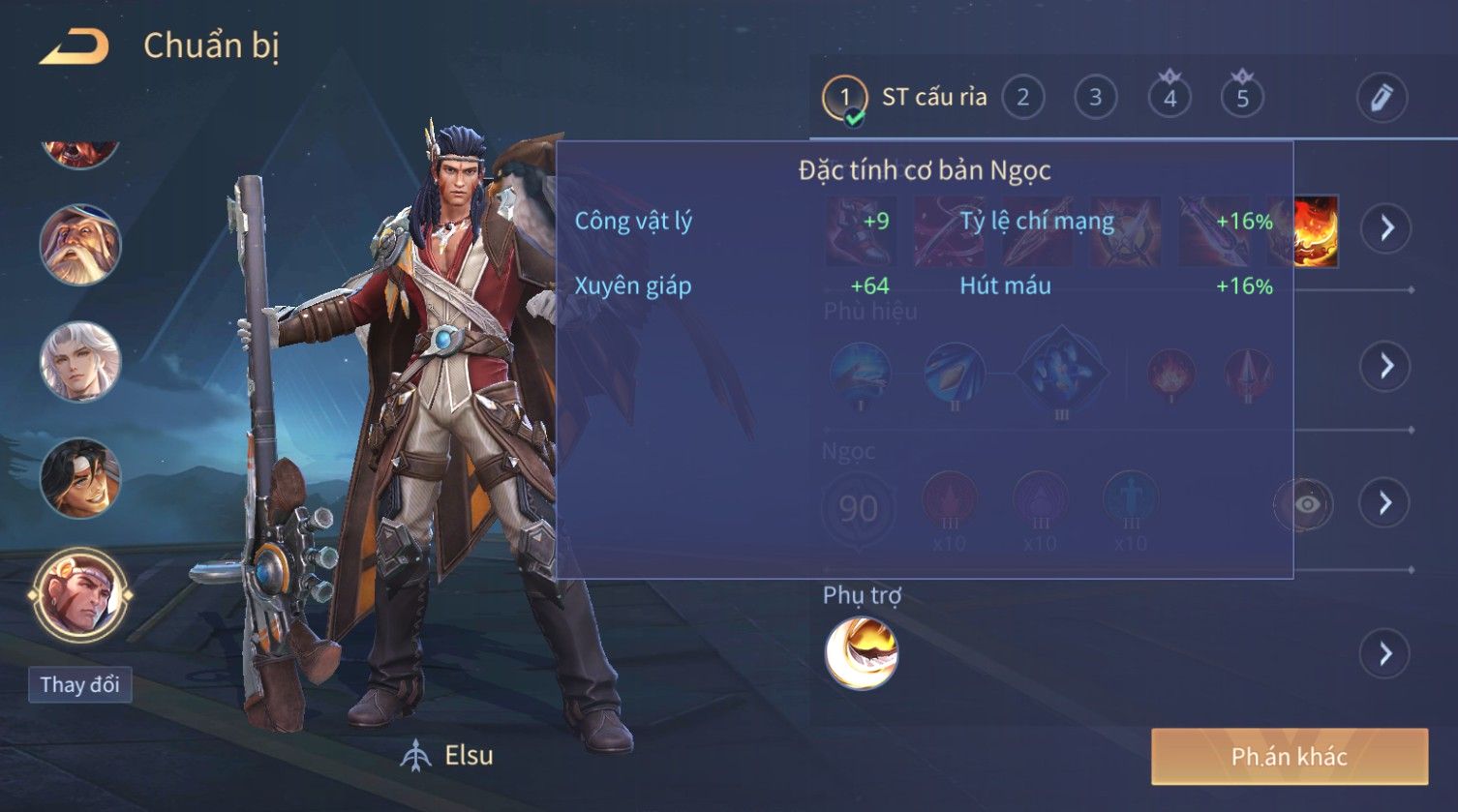Open the Phù hiệu arrow
The width and height of the screenshot is (1458, 812).
[1385, 366]
